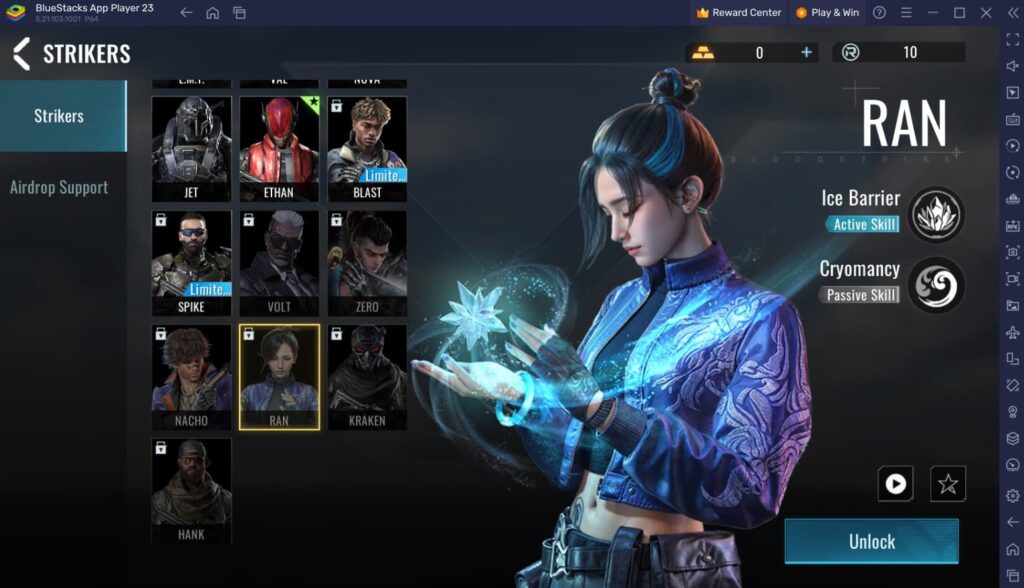1024x588 pixels.
Task: Choose the ZERO striker card
Action: [367, 262]
